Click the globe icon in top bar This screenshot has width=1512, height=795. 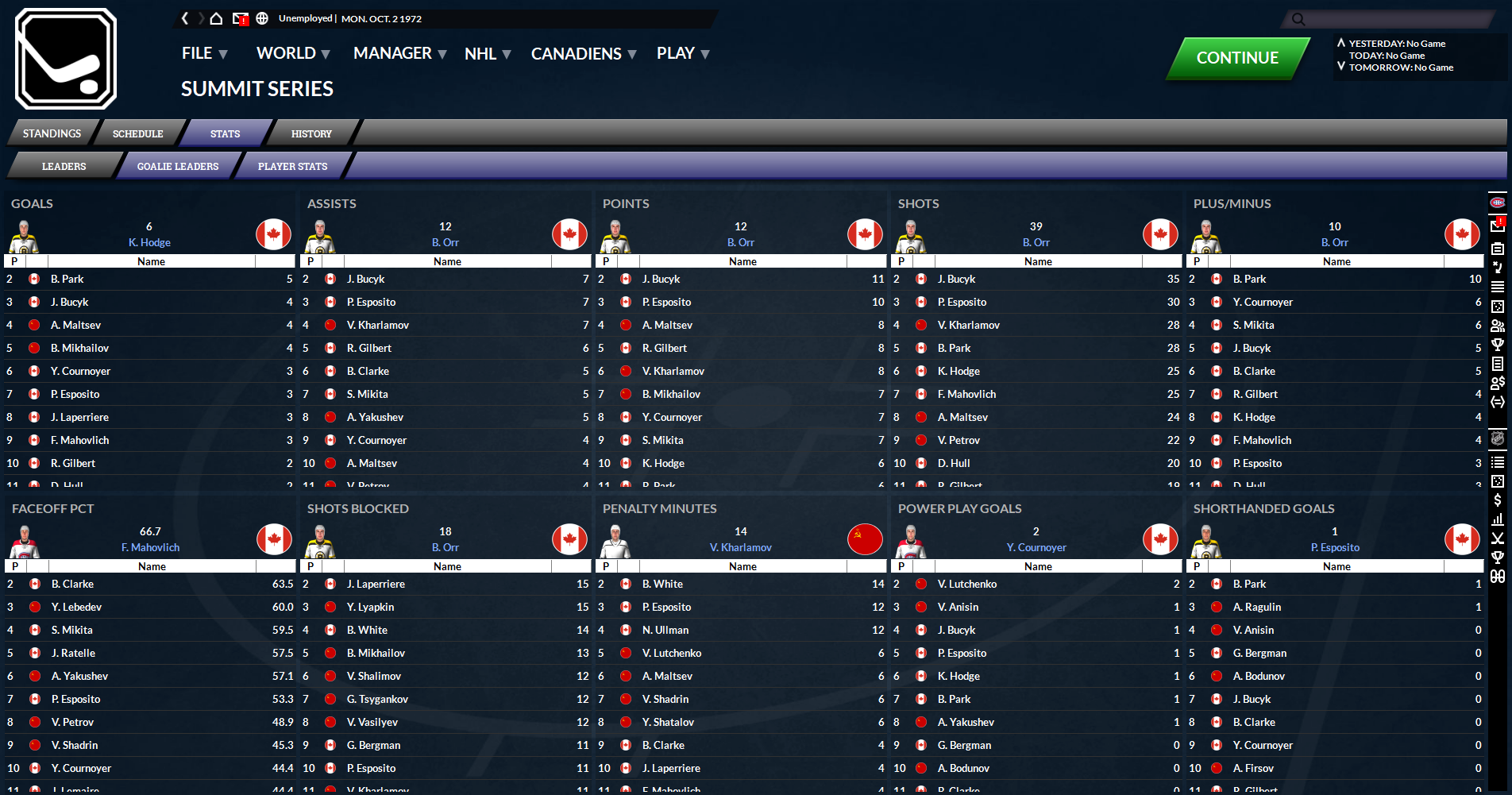[x=262, y=18]
